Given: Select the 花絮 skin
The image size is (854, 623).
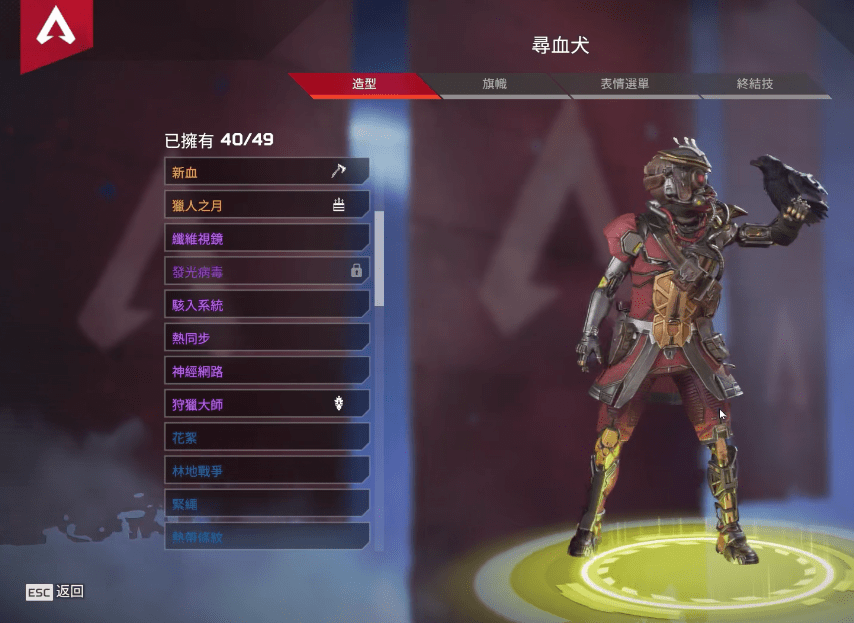Looking at the screenshot, I should pyautogui.click(x=266, y=437).
